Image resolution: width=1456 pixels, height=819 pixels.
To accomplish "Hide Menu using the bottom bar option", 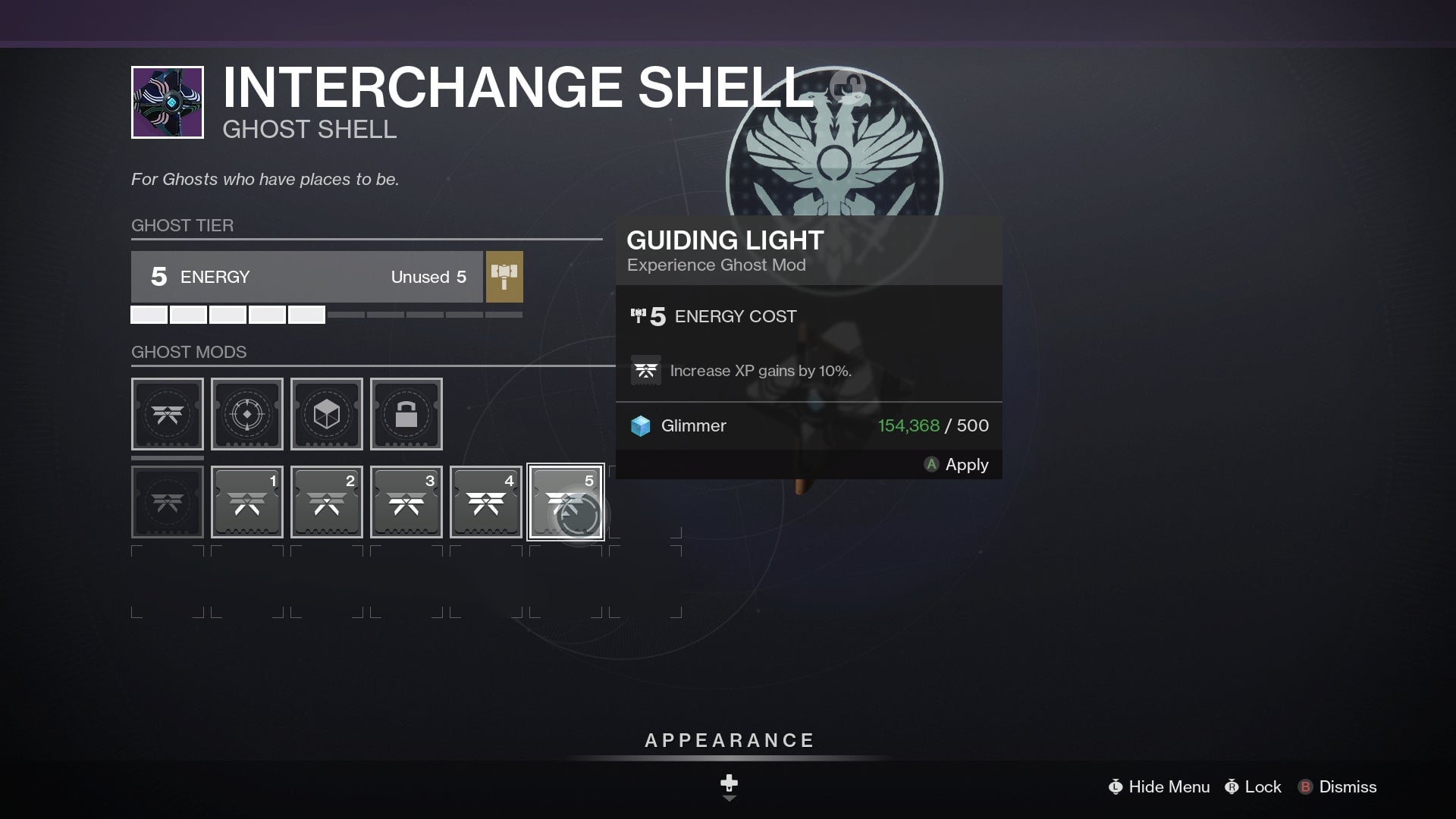I will [1159, 787].
